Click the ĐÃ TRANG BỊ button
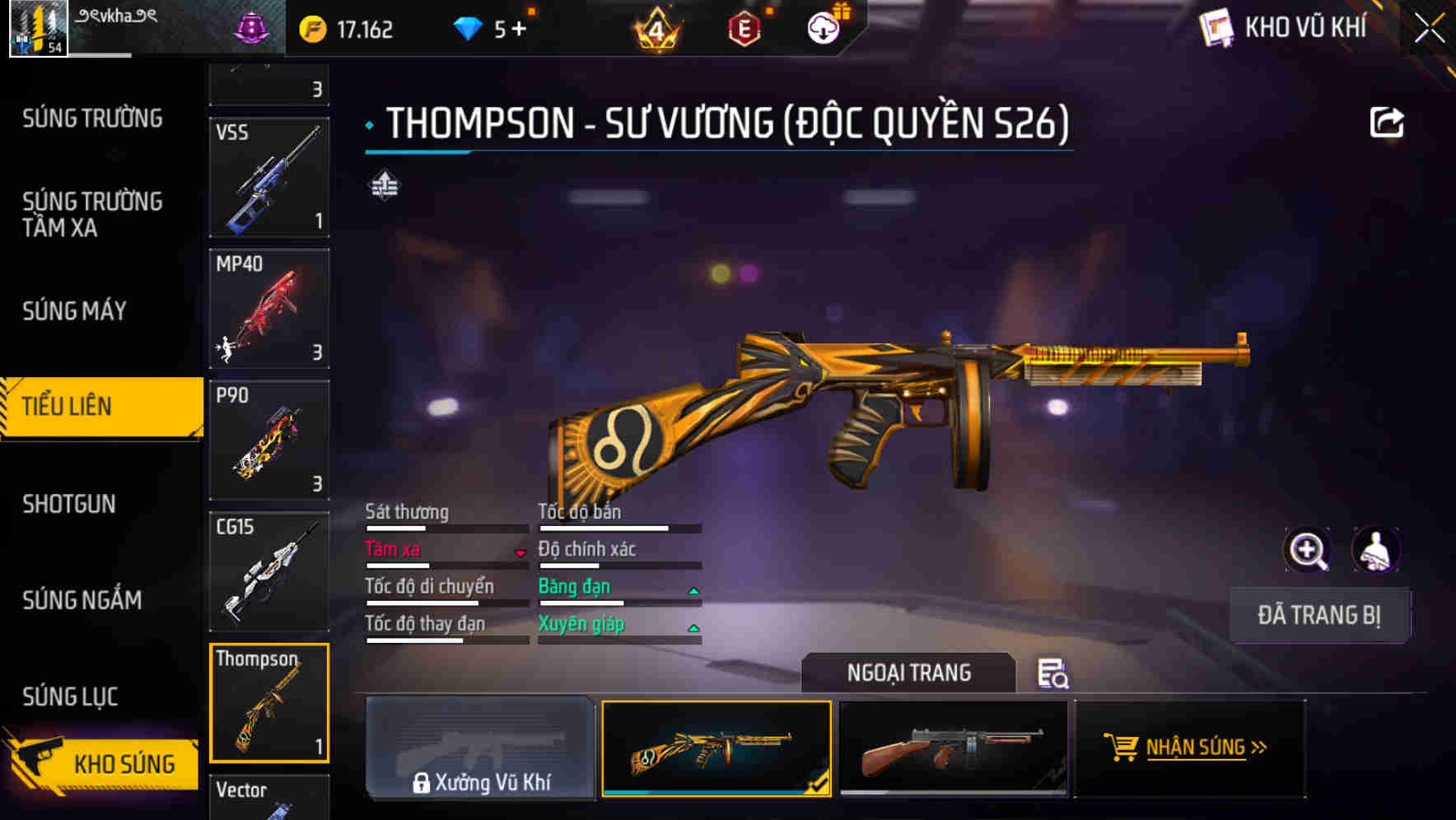 [x=1319, y=615]
